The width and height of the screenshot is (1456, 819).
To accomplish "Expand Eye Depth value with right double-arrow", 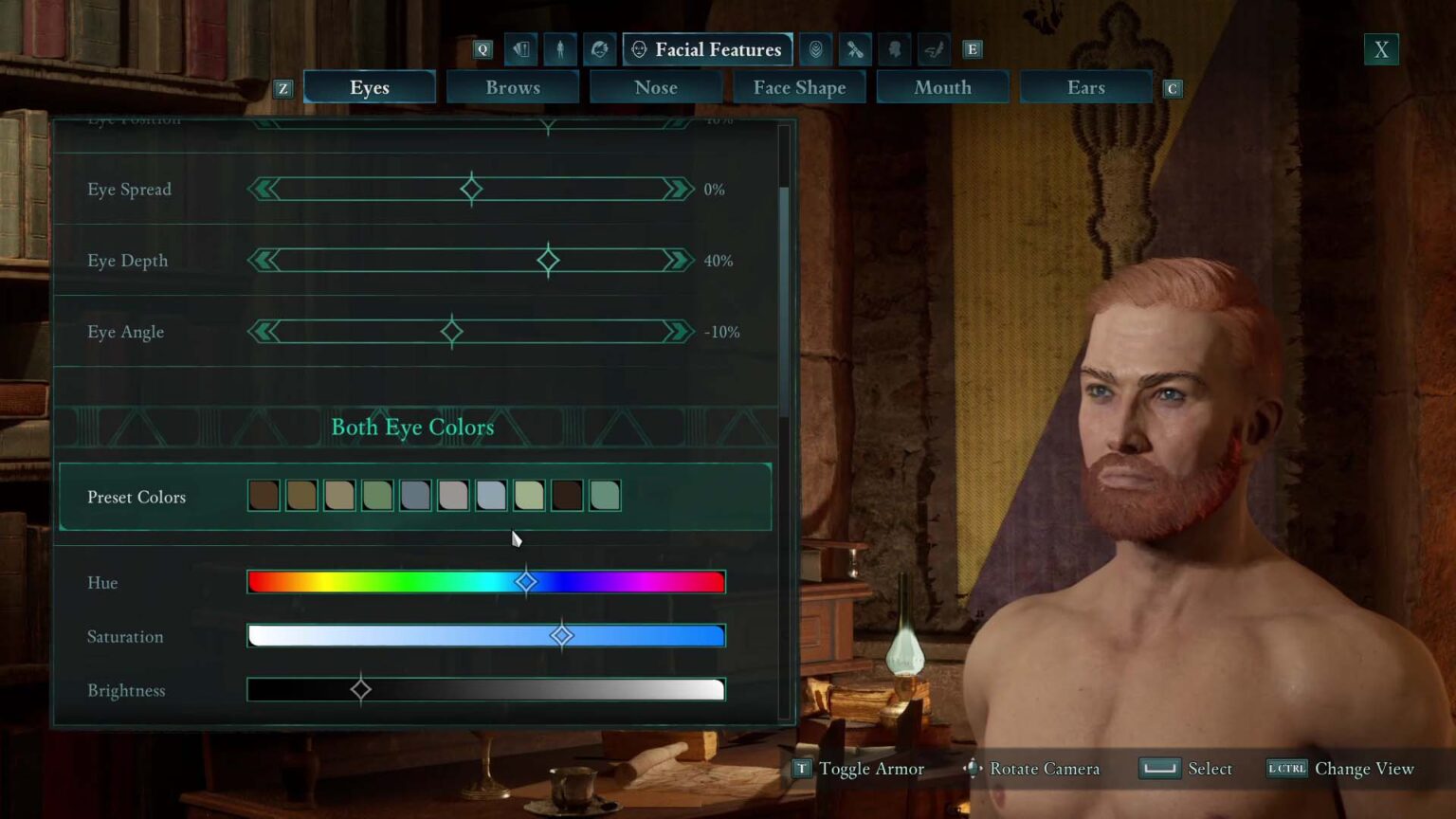I will (676, 260).
